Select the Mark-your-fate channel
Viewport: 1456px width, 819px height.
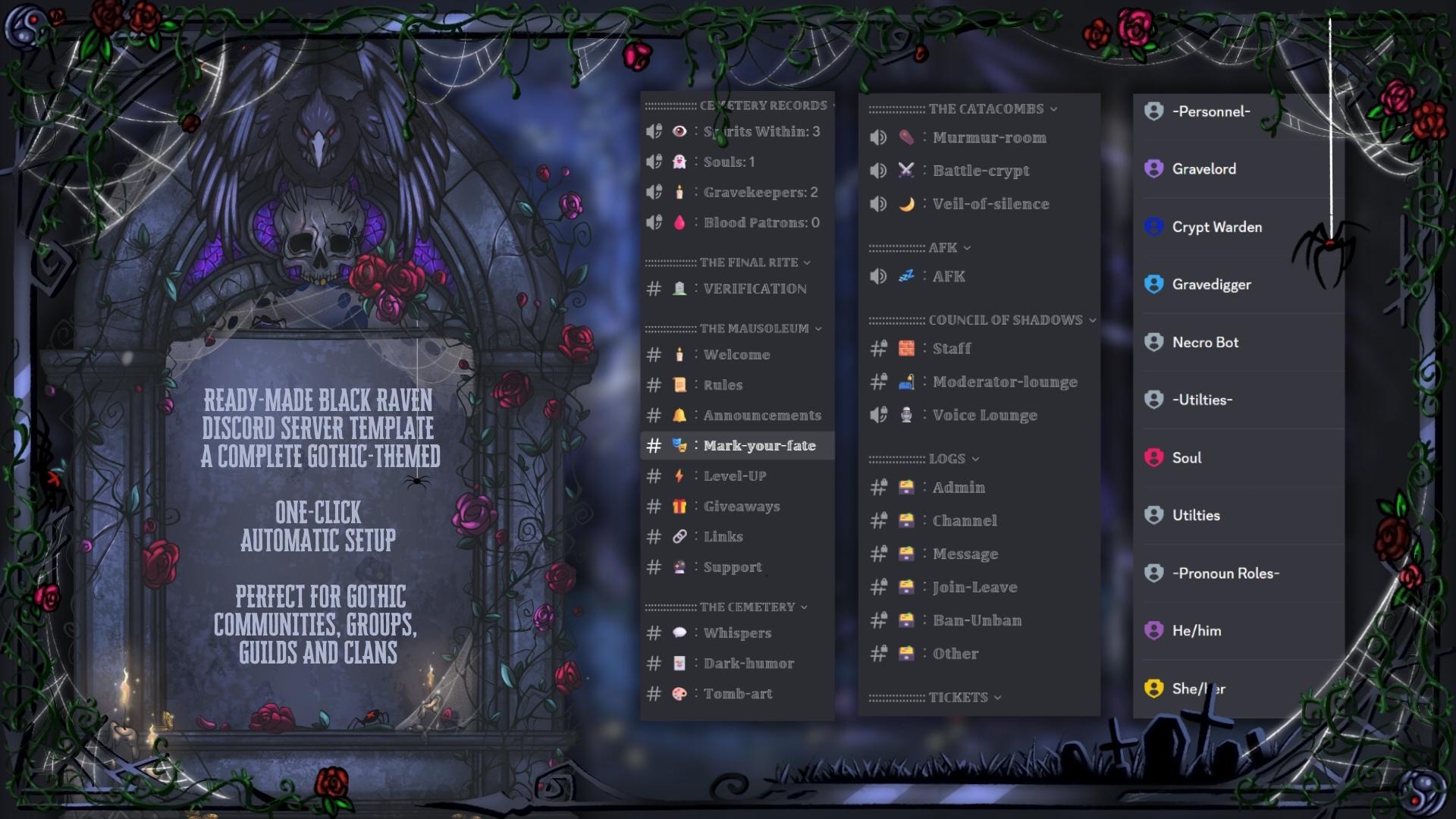761,446
